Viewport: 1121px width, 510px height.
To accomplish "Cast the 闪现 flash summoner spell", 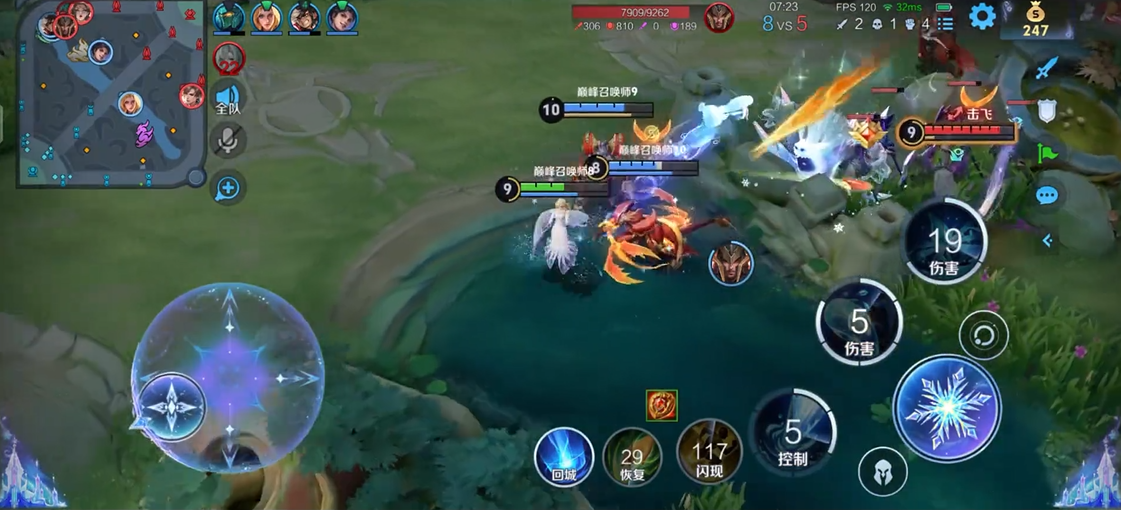I will (709, 453).
